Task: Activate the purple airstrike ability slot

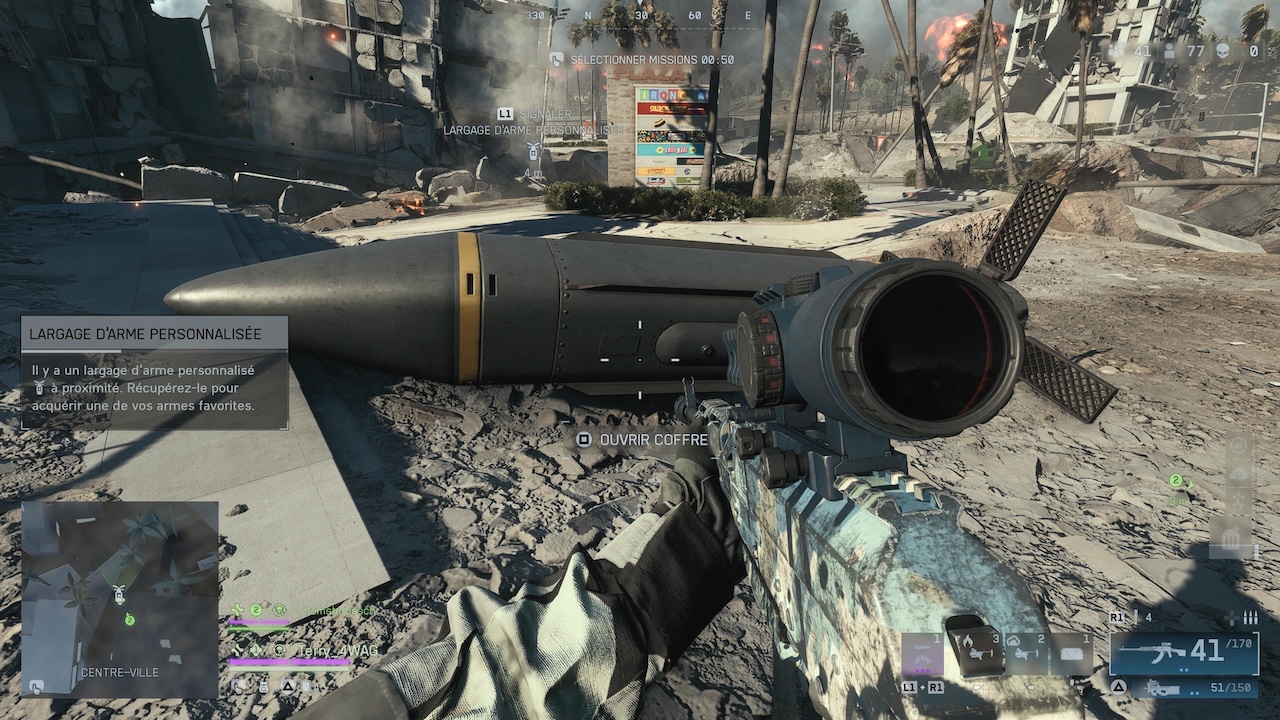Action: [922, 653]
